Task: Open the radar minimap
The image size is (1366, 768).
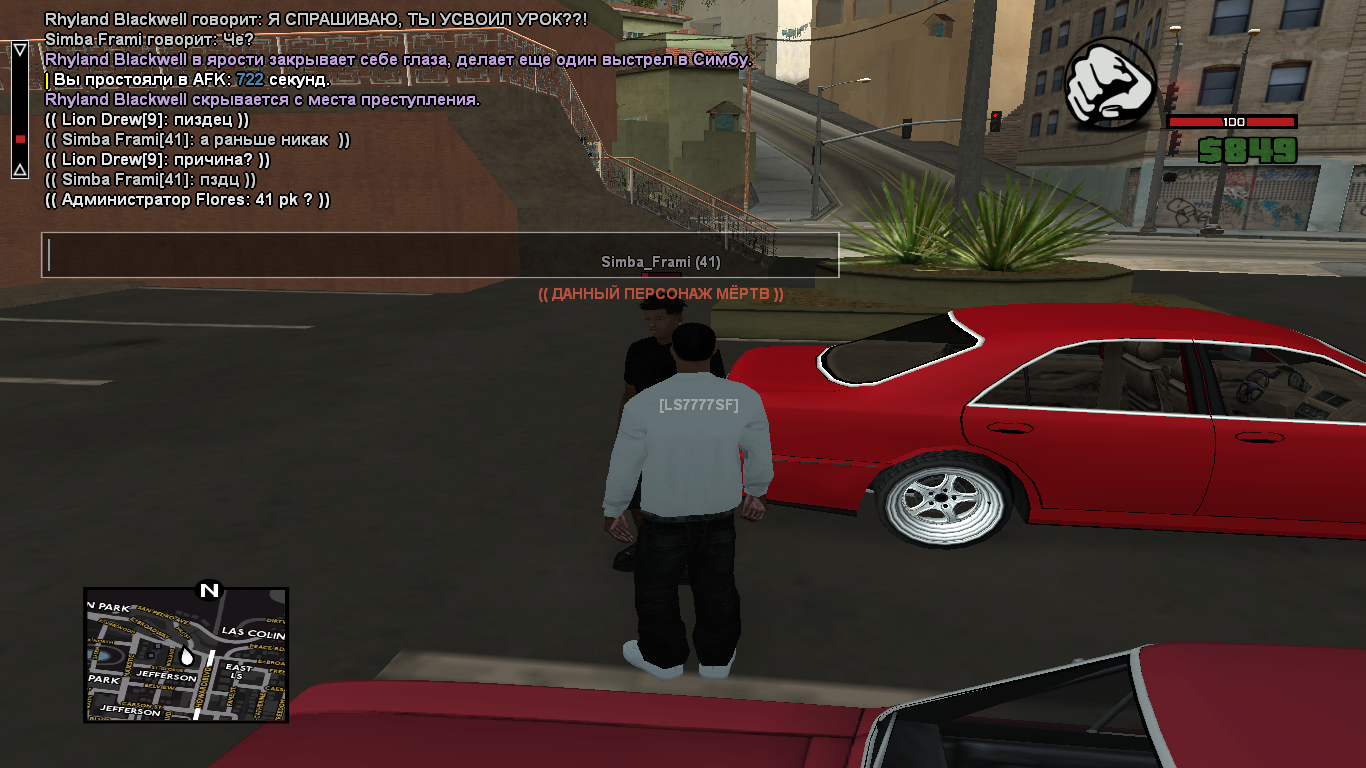Action: pos(186,655)
